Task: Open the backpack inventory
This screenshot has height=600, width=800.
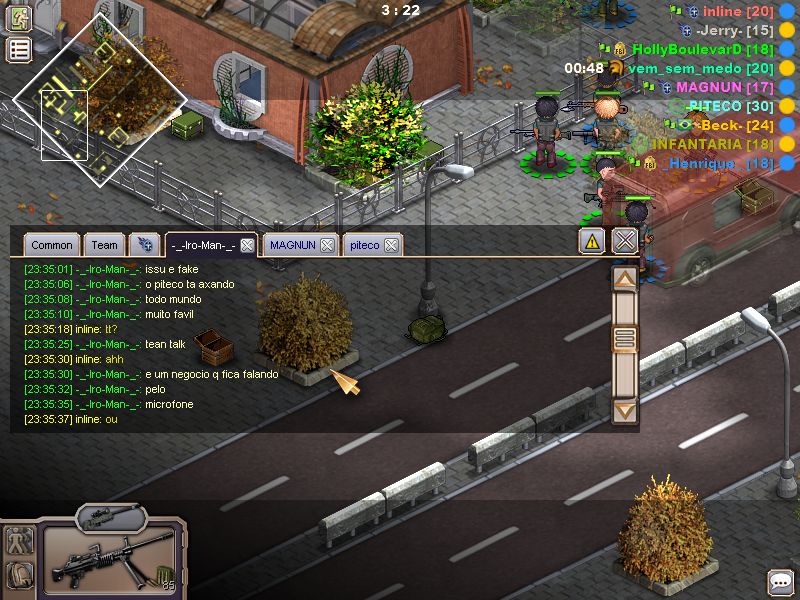Action: (x=20, y=575)
